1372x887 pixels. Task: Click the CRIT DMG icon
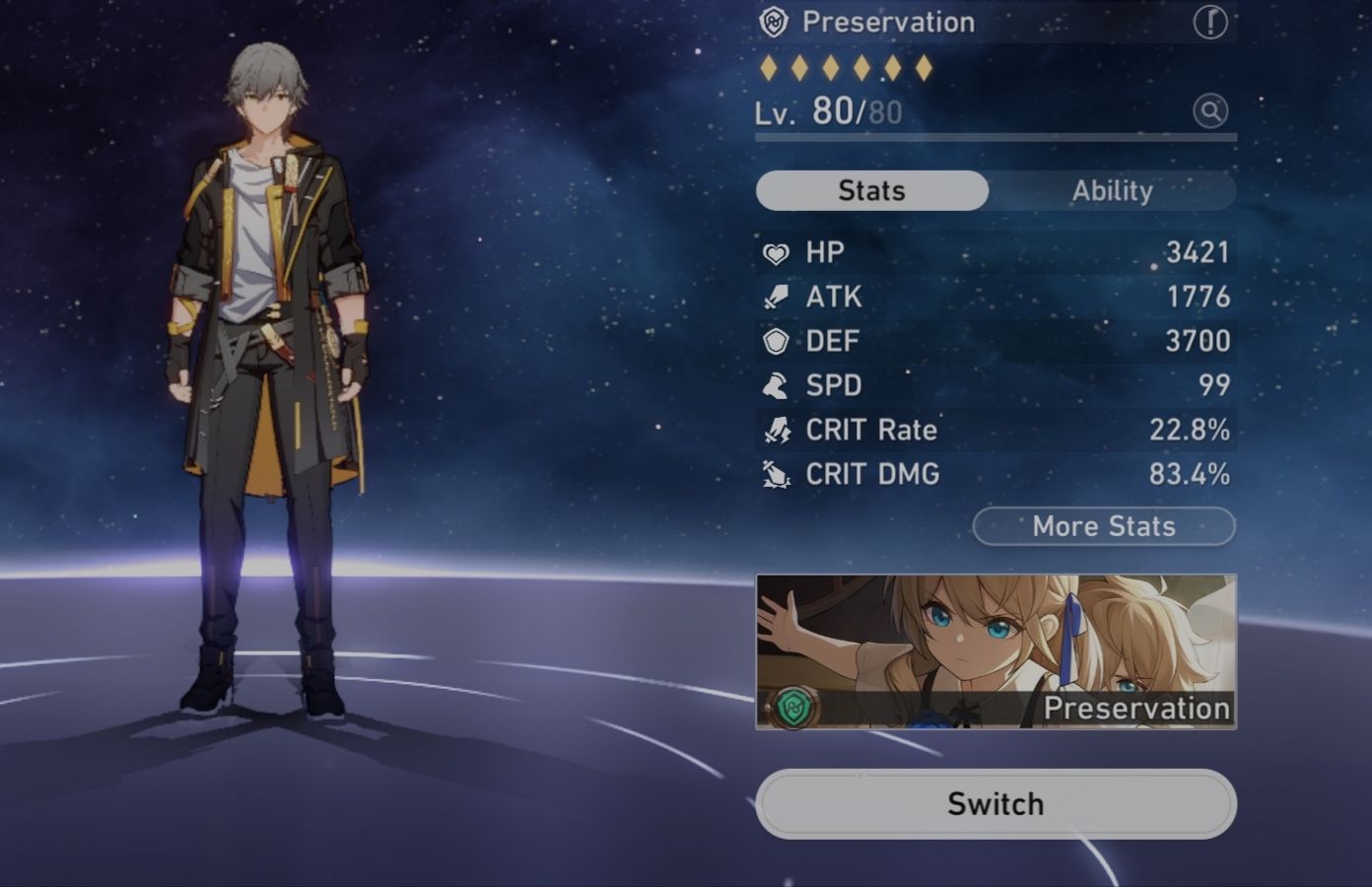(777, 474)
